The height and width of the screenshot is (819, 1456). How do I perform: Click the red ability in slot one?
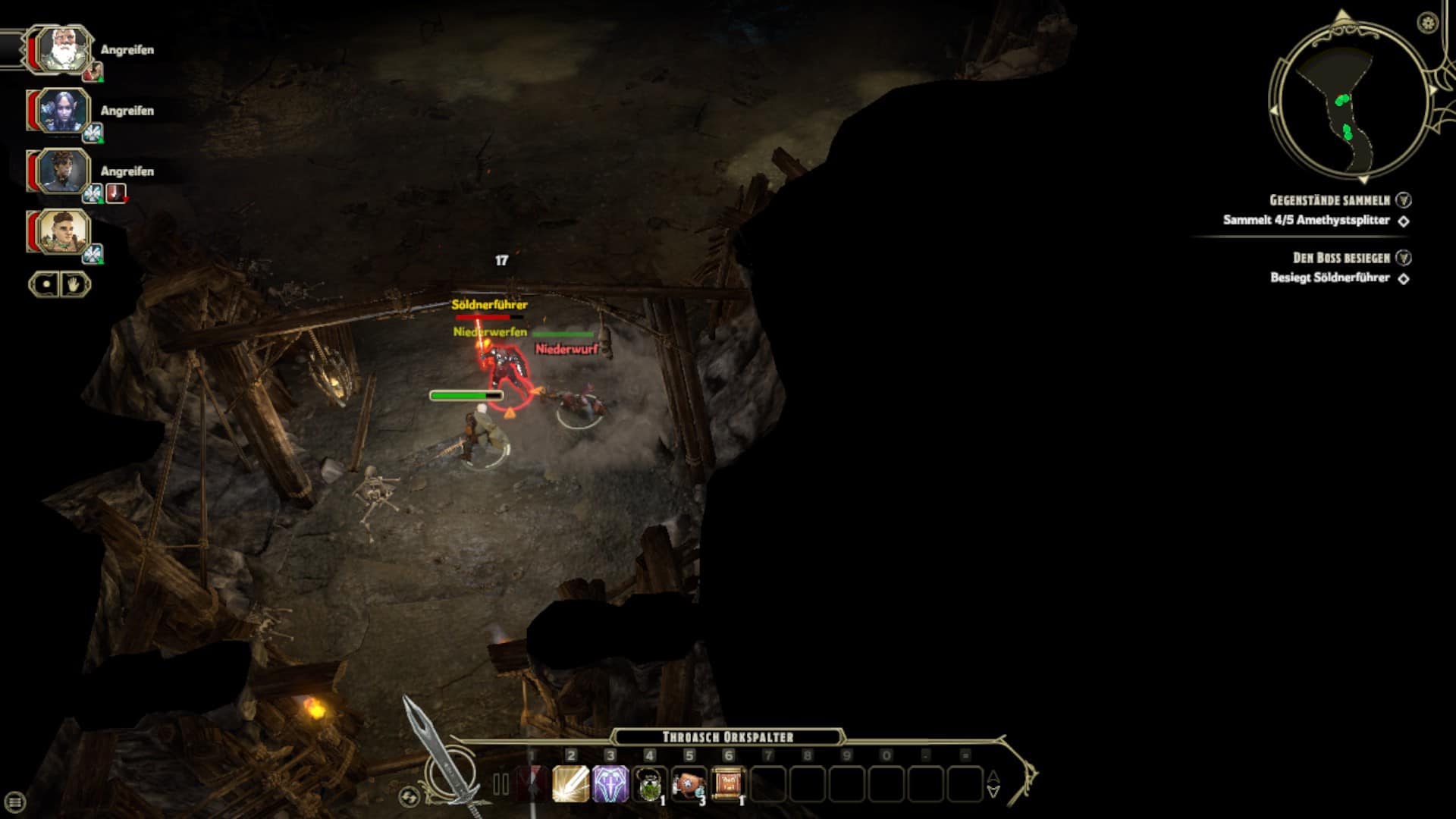pyautogui.click(x=532, y=784)
